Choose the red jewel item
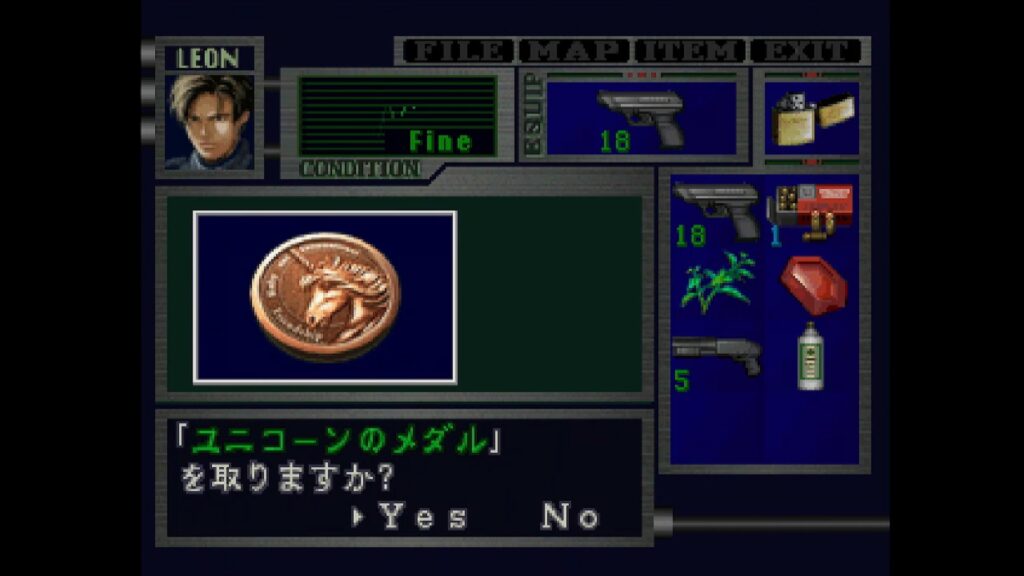Screen dimensions: 1024x576 click(812, 283)
